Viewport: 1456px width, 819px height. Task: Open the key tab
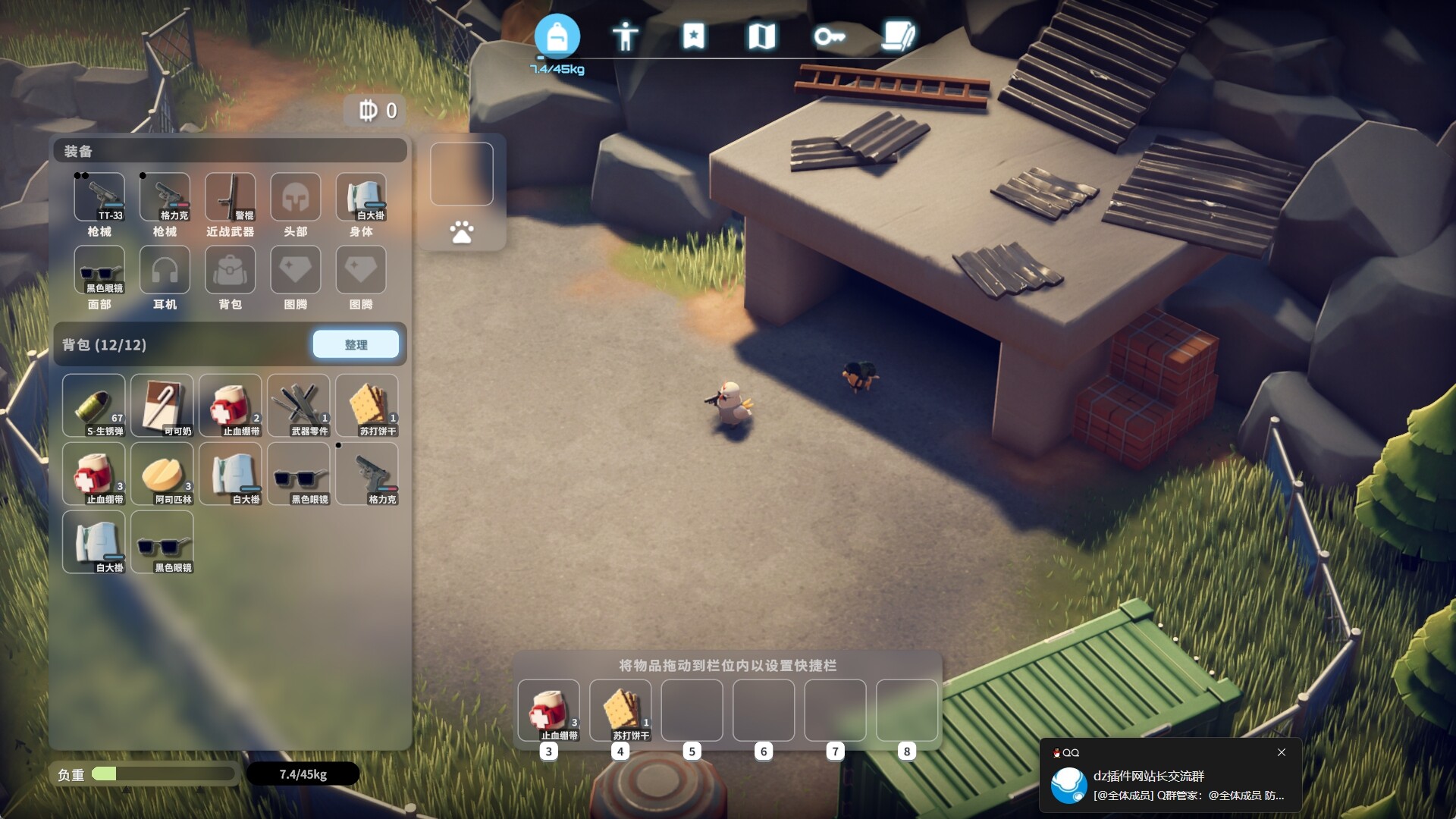pos(830,36)
